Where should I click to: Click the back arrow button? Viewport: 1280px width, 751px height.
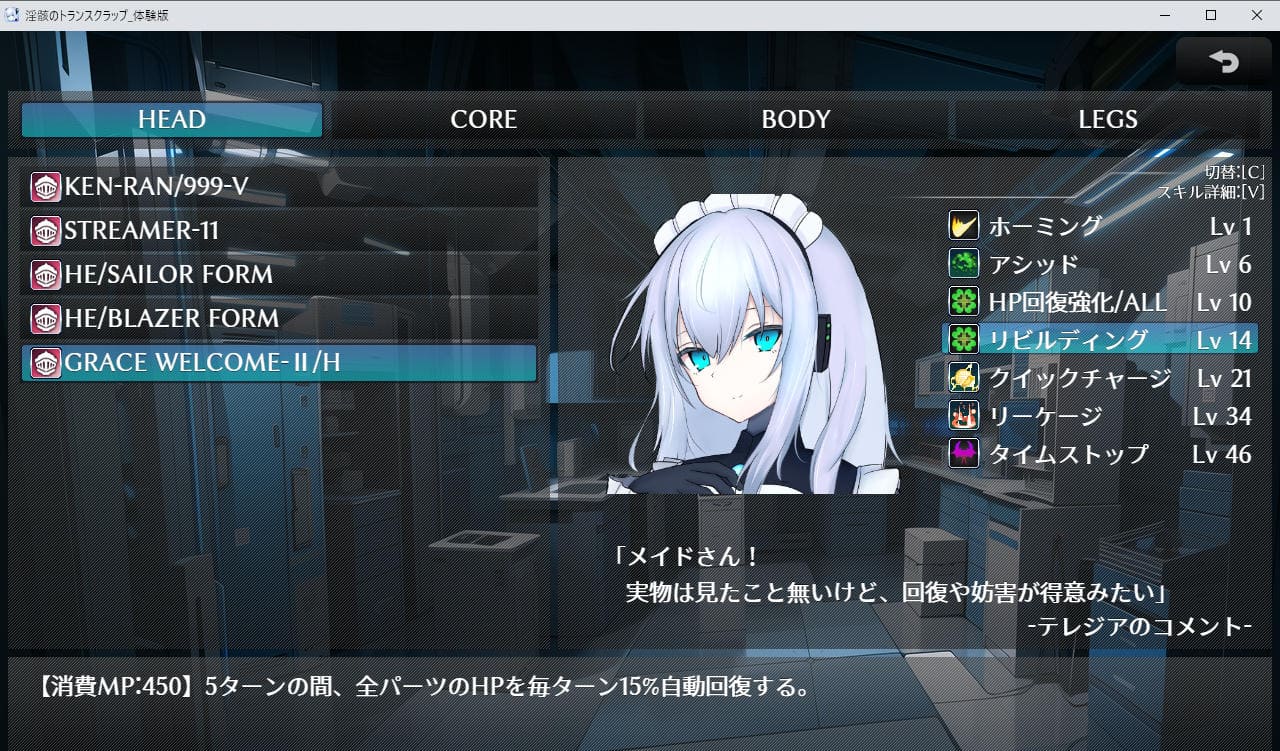click(1223, 62)
